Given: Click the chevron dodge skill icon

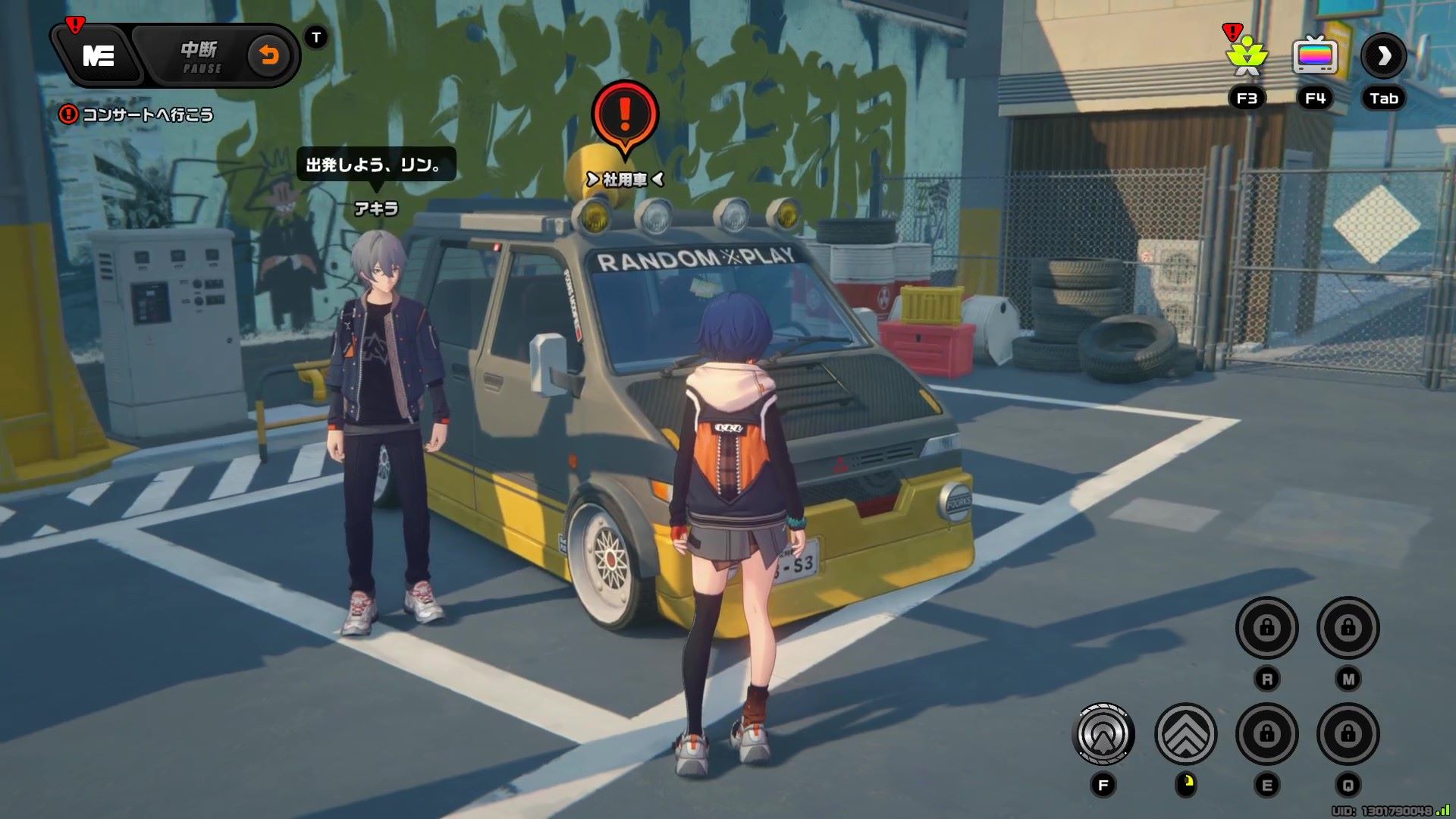Looking at the screenshot, I should (1186, 731).
